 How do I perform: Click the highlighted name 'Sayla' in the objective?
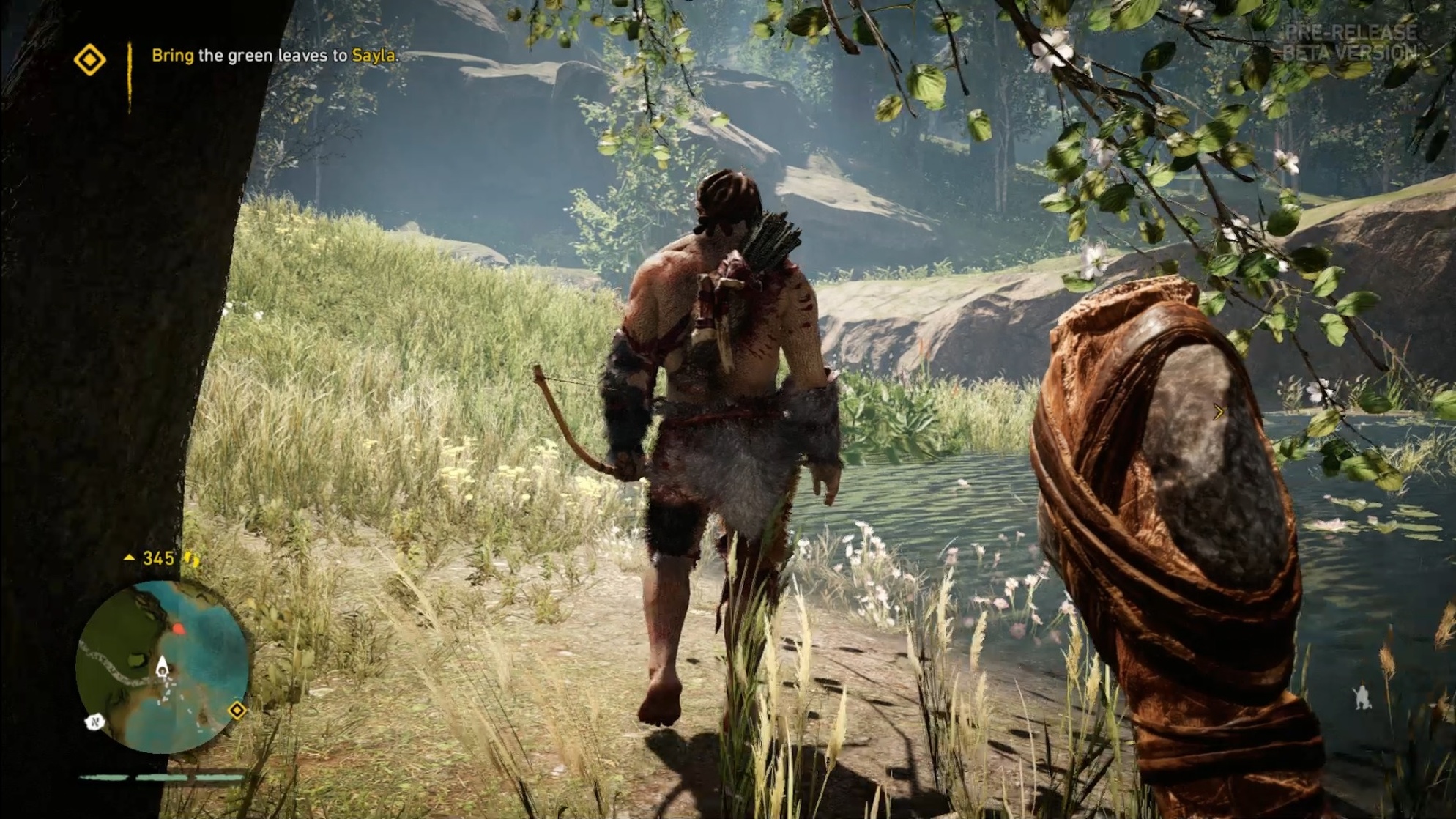coord(376,56)
